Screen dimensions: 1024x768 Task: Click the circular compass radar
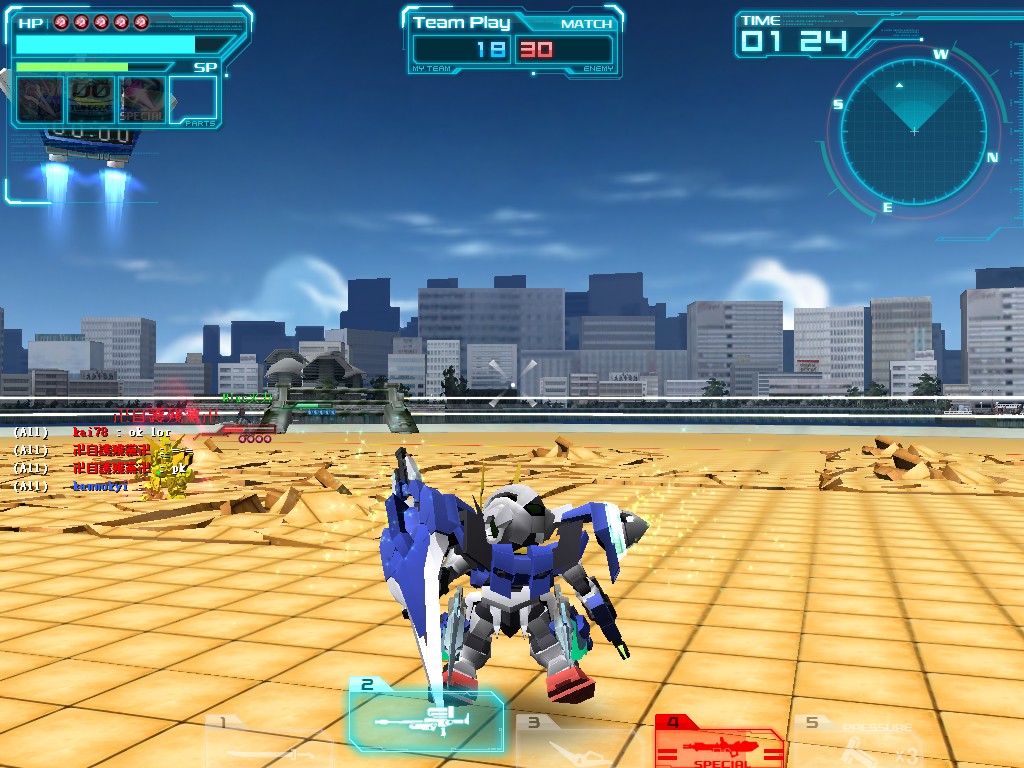coord(914,128)
